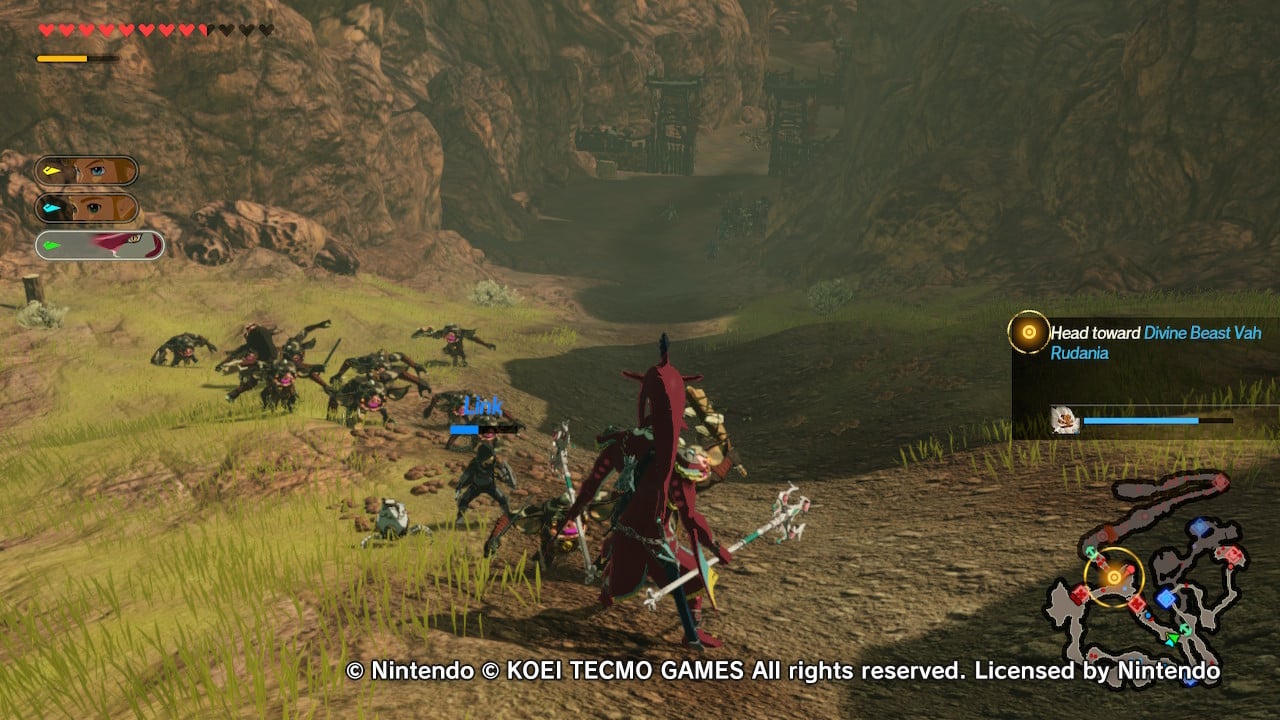This screenshot has width=1280, height=720.
Task: Click the green crossed-swords marker on minimap
Action: click(x=1186, y=629)
